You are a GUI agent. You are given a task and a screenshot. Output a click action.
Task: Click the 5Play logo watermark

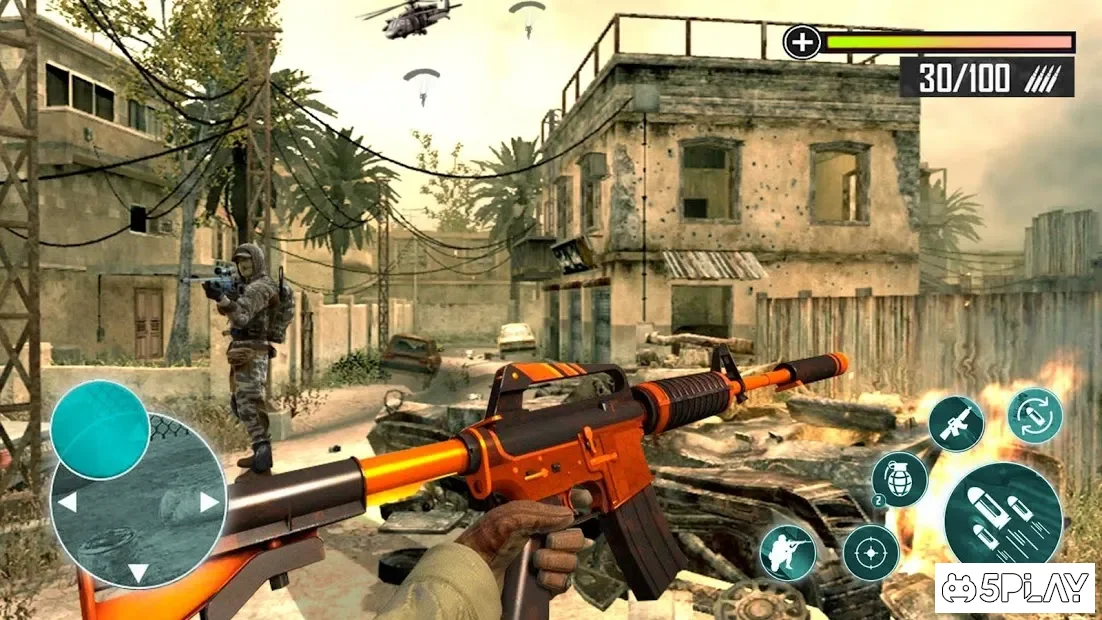[x=1015, y=588]
